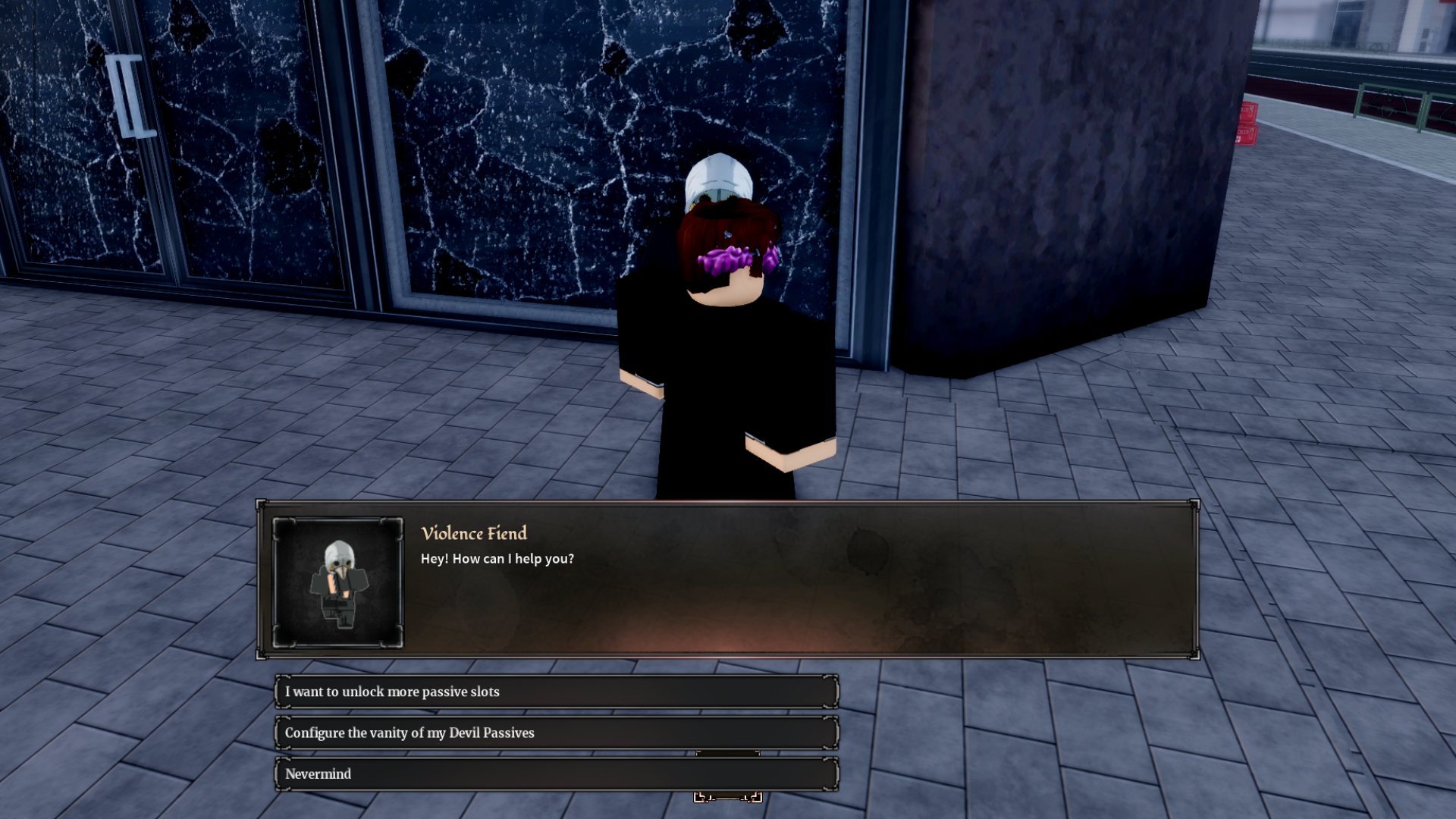1456x819 pixels.
Task: Click the right-edge scroll ornament of the dialogue panel
Action: point(1195,580)
